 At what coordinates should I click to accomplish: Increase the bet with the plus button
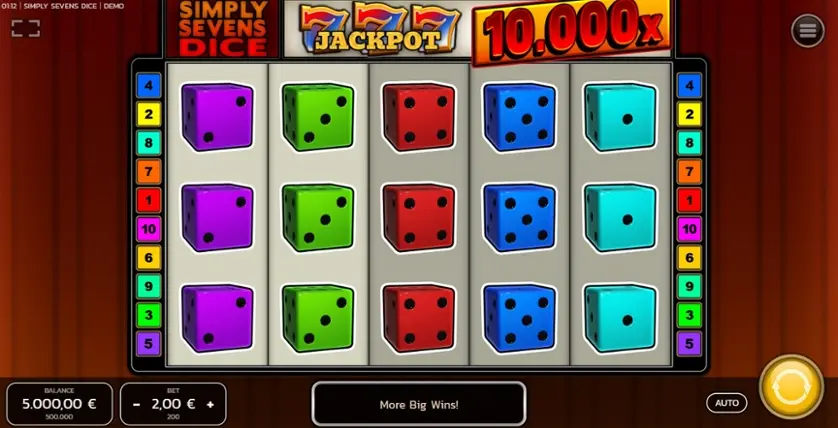210,404
